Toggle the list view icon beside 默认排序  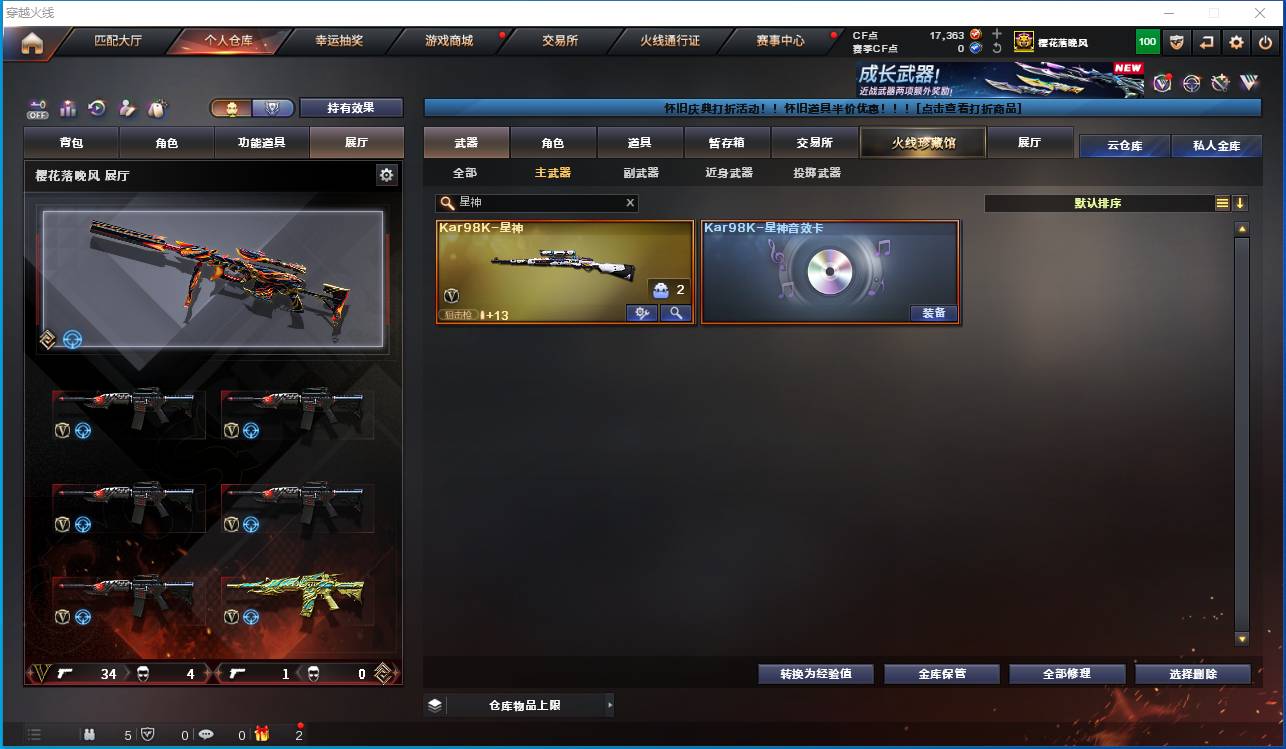click(1222, 203)
